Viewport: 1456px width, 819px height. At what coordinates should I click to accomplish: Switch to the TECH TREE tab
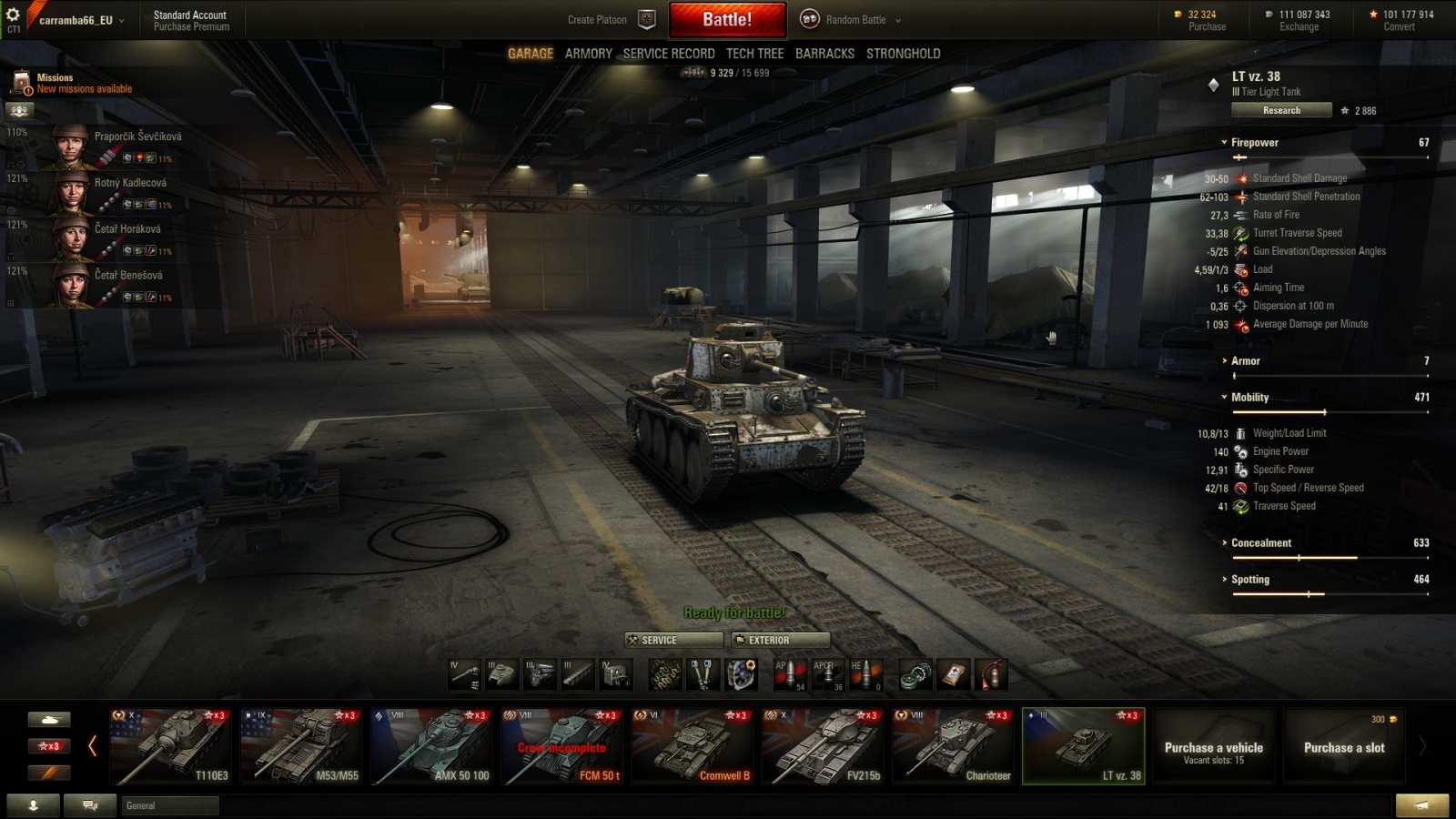pos(754,53)
